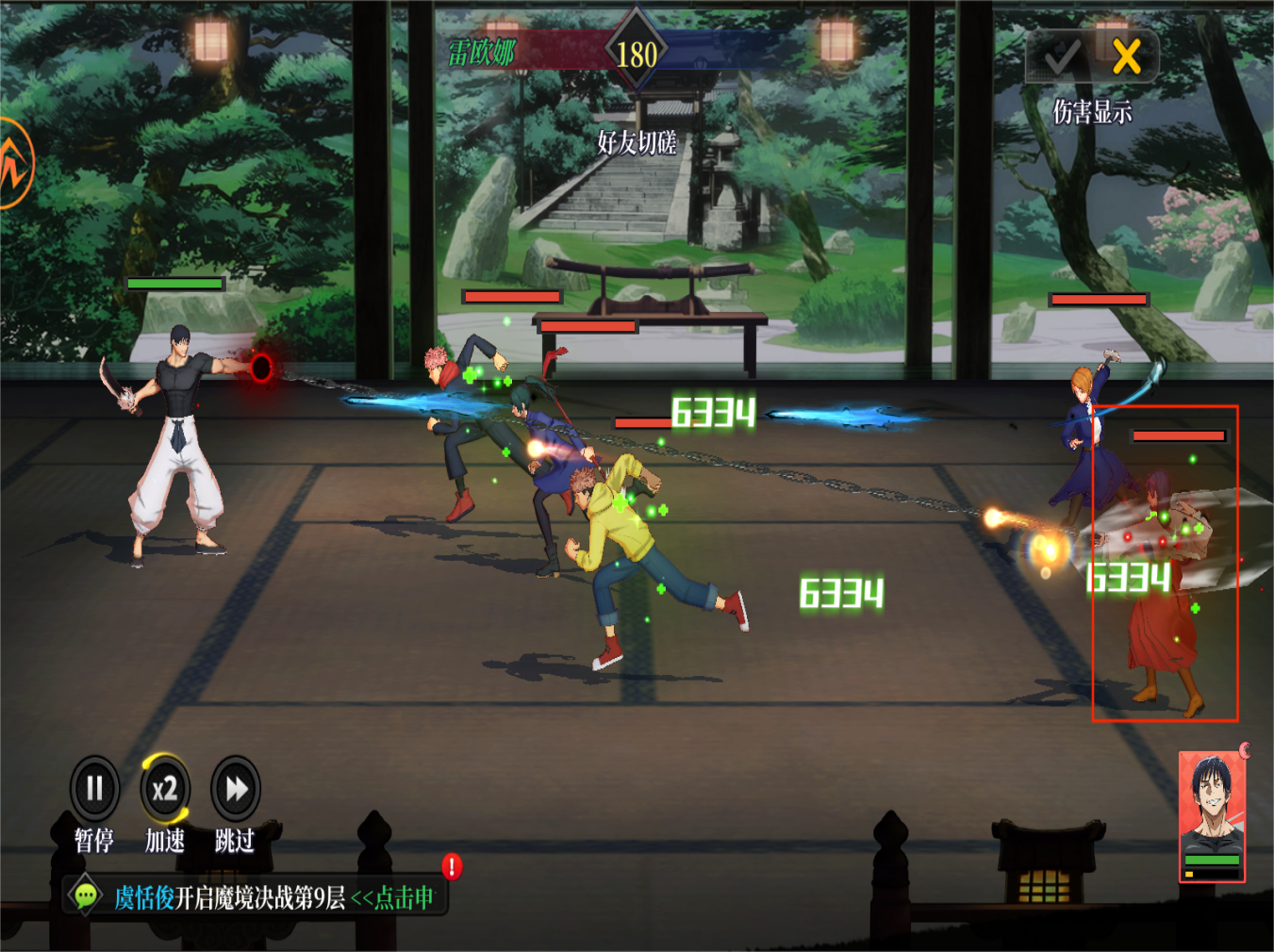Toggle the 伤害显示 damage display switch
Screen dimensions: 1274x952
pyautogui.click(x=1092, y=57)
